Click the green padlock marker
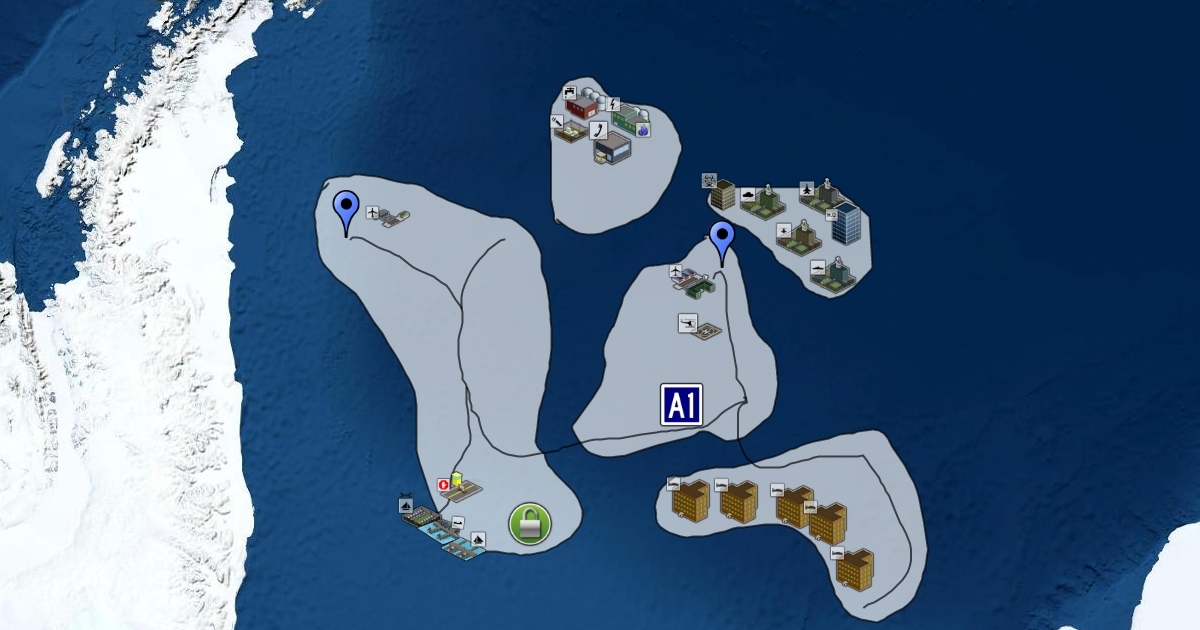Screen dimensions: 1200x630 (x=530, y=524)
